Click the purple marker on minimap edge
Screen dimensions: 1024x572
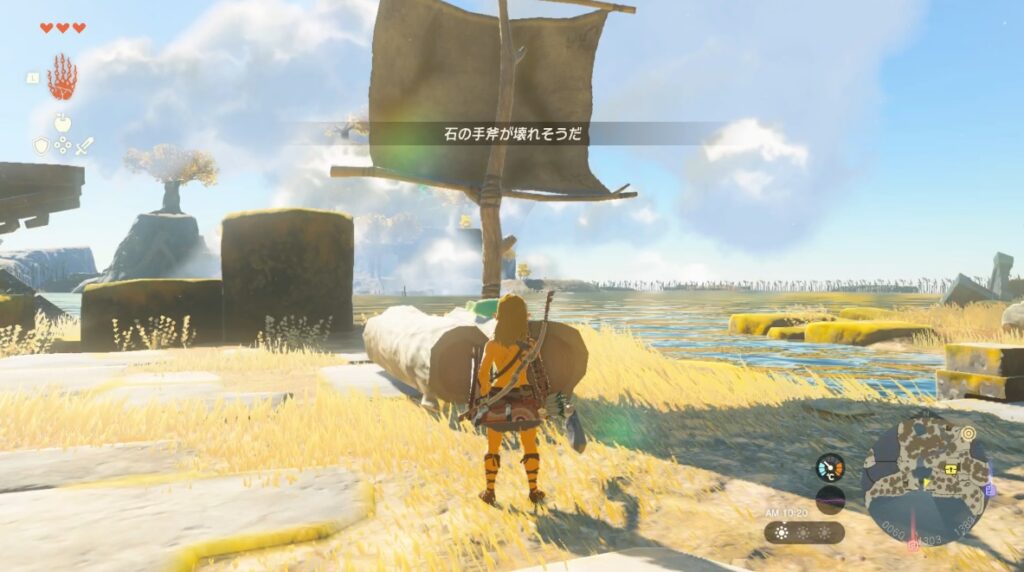coord(990,490)
